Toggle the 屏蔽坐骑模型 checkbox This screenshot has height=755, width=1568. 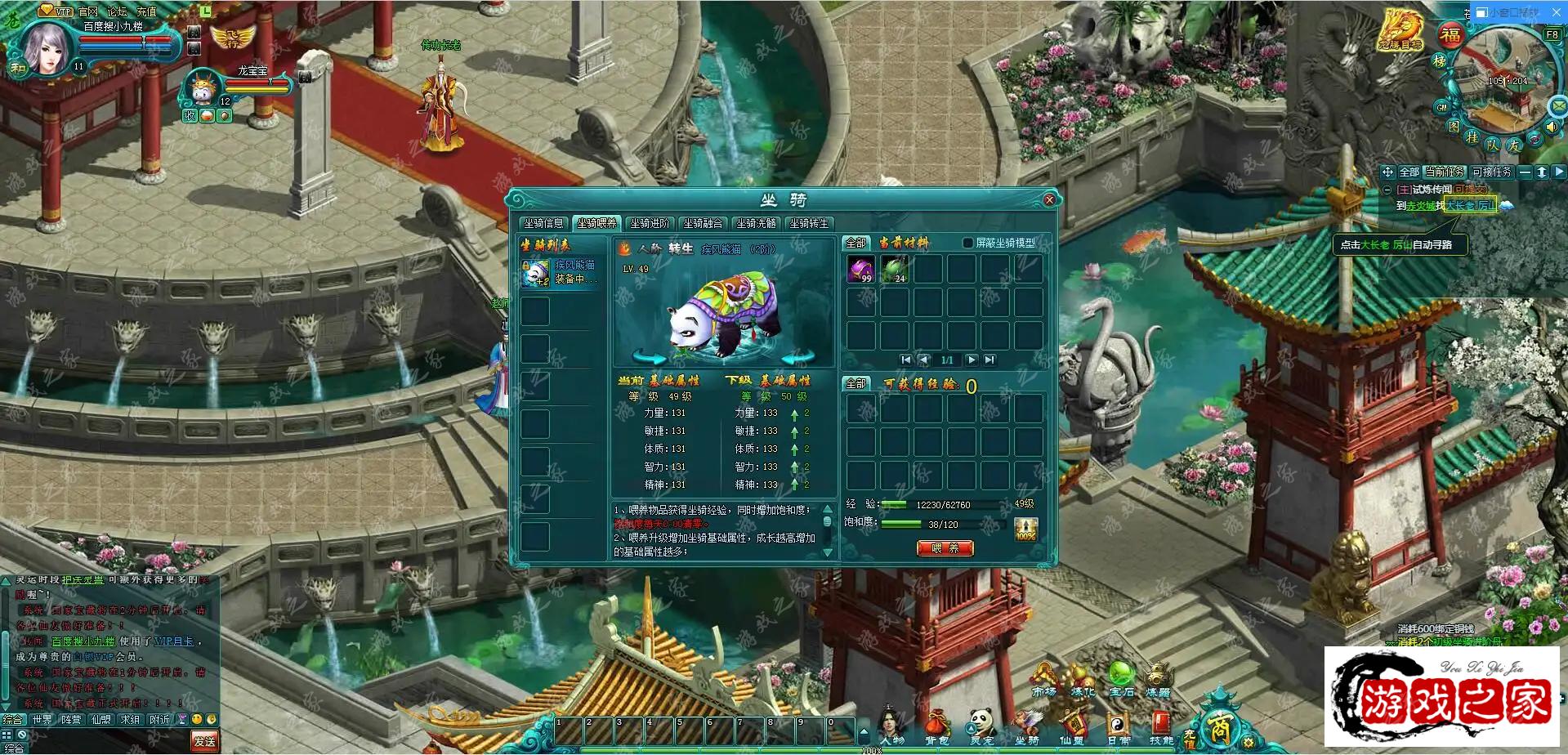(968, 243)
